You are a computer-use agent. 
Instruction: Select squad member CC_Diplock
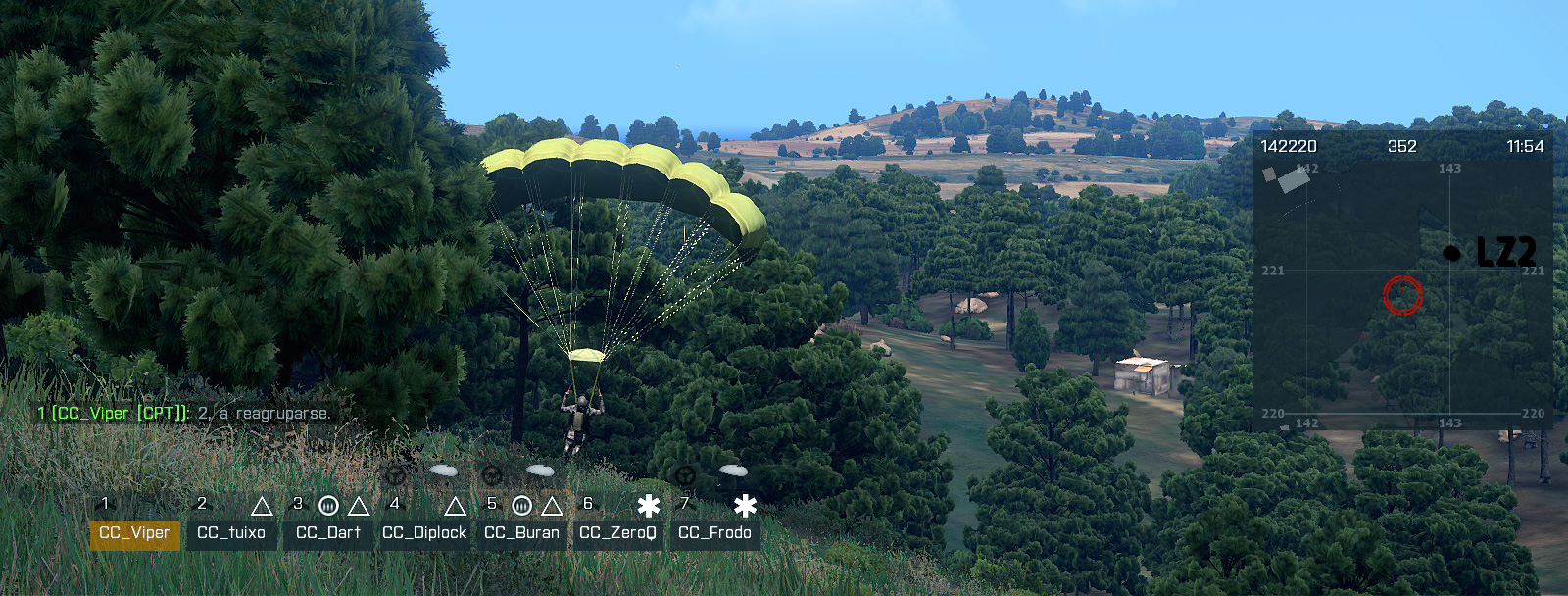(x=424, y=533)
